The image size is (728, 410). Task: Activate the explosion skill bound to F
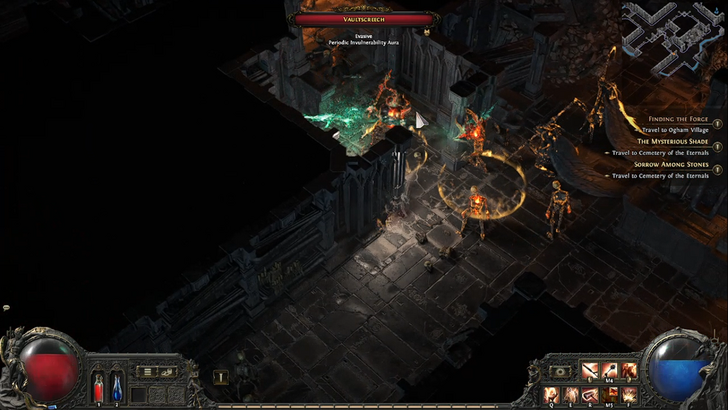click(628, 394)
